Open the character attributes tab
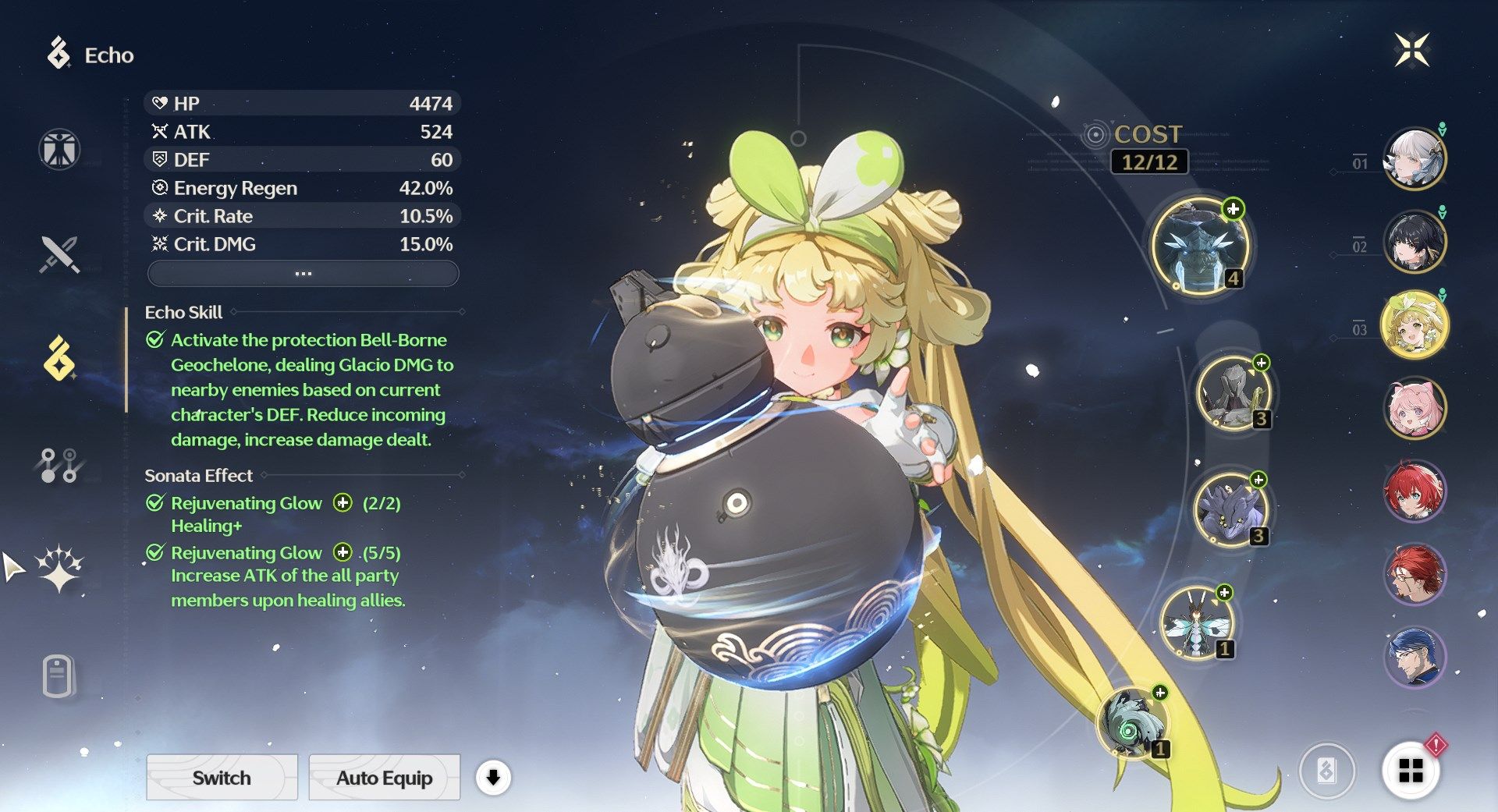Viewport: 1498px width, 812px height. [59, 149]
